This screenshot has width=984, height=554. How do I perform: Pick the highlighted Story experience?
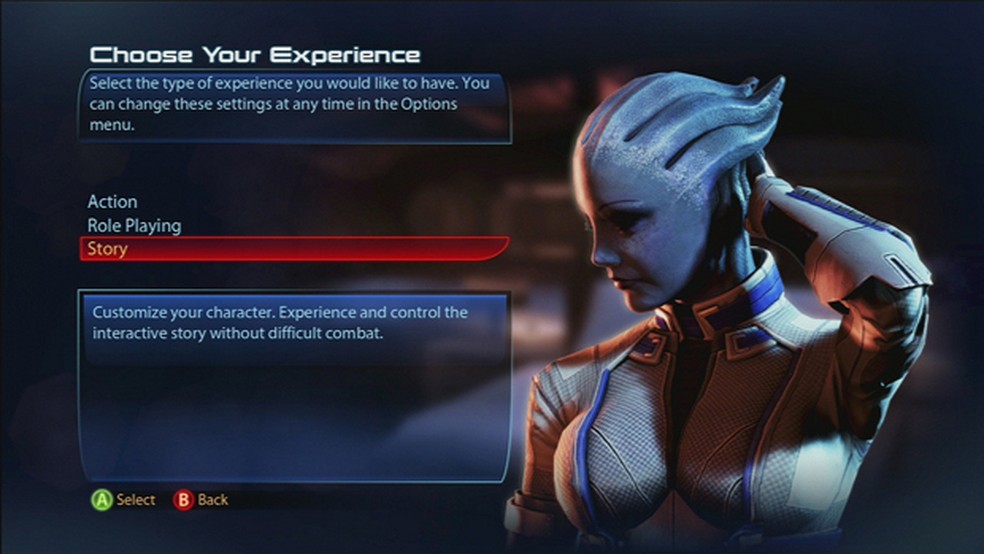[x=108, y=249]
